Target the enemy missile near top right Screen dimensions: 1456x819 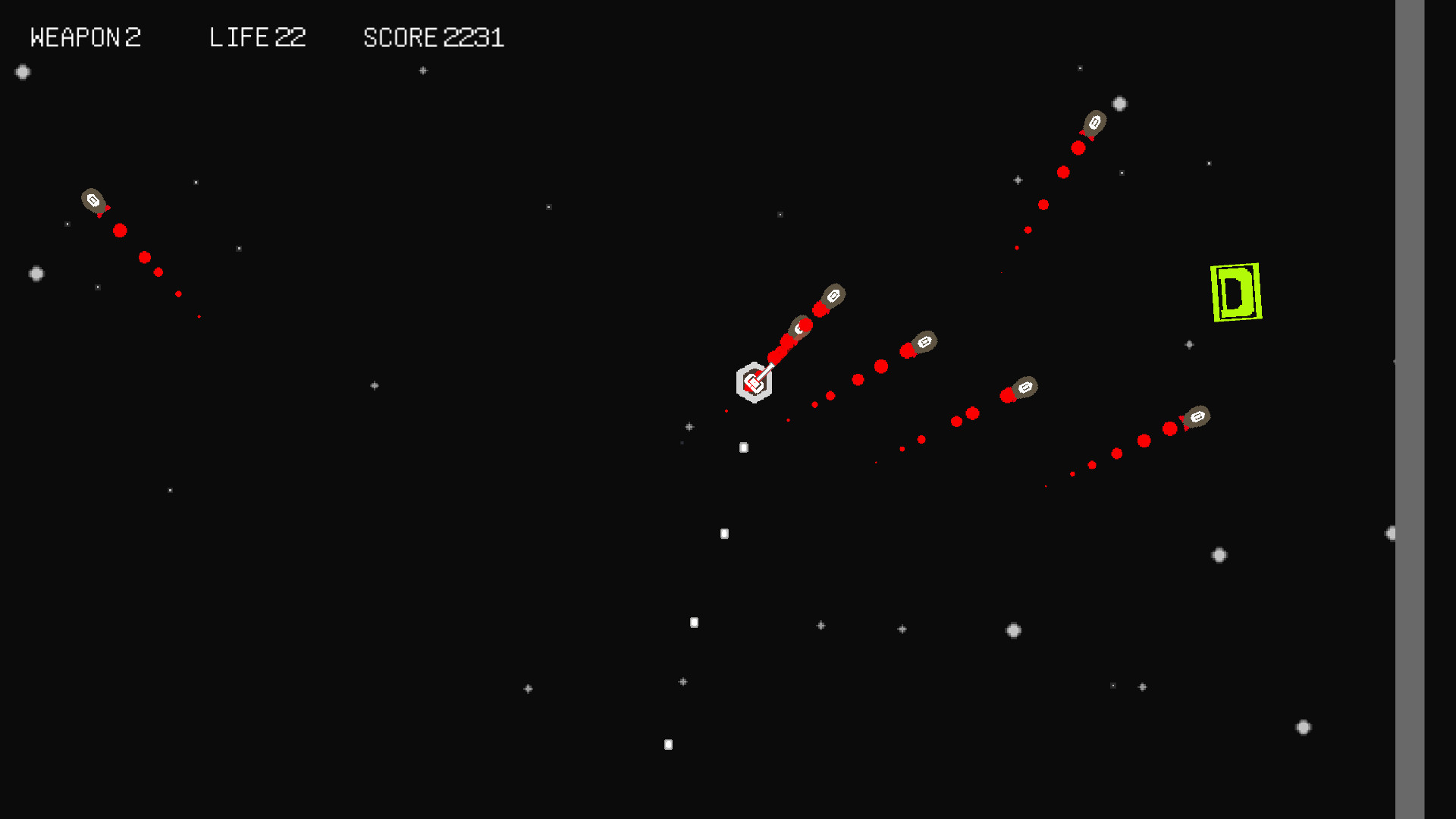1095,121
